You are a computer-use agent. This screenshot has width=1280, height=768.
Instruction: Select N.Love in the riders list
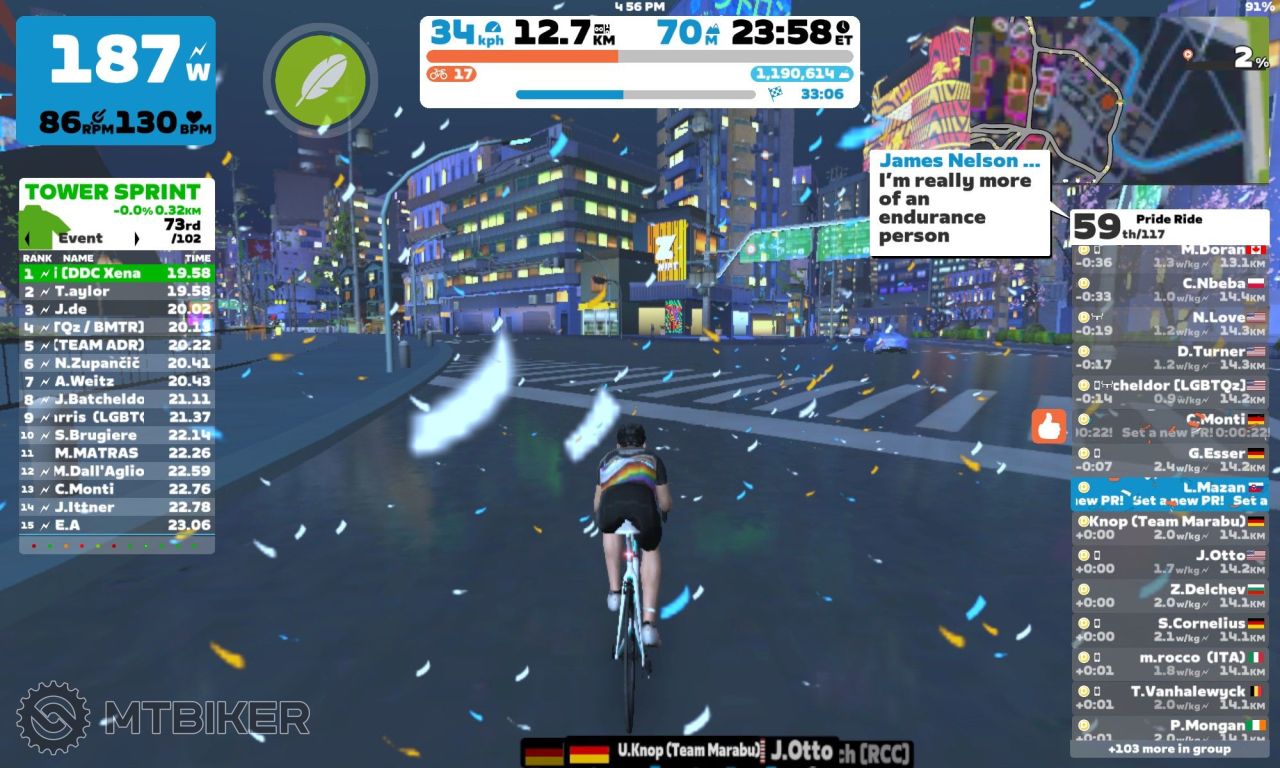click(1170, 324)
